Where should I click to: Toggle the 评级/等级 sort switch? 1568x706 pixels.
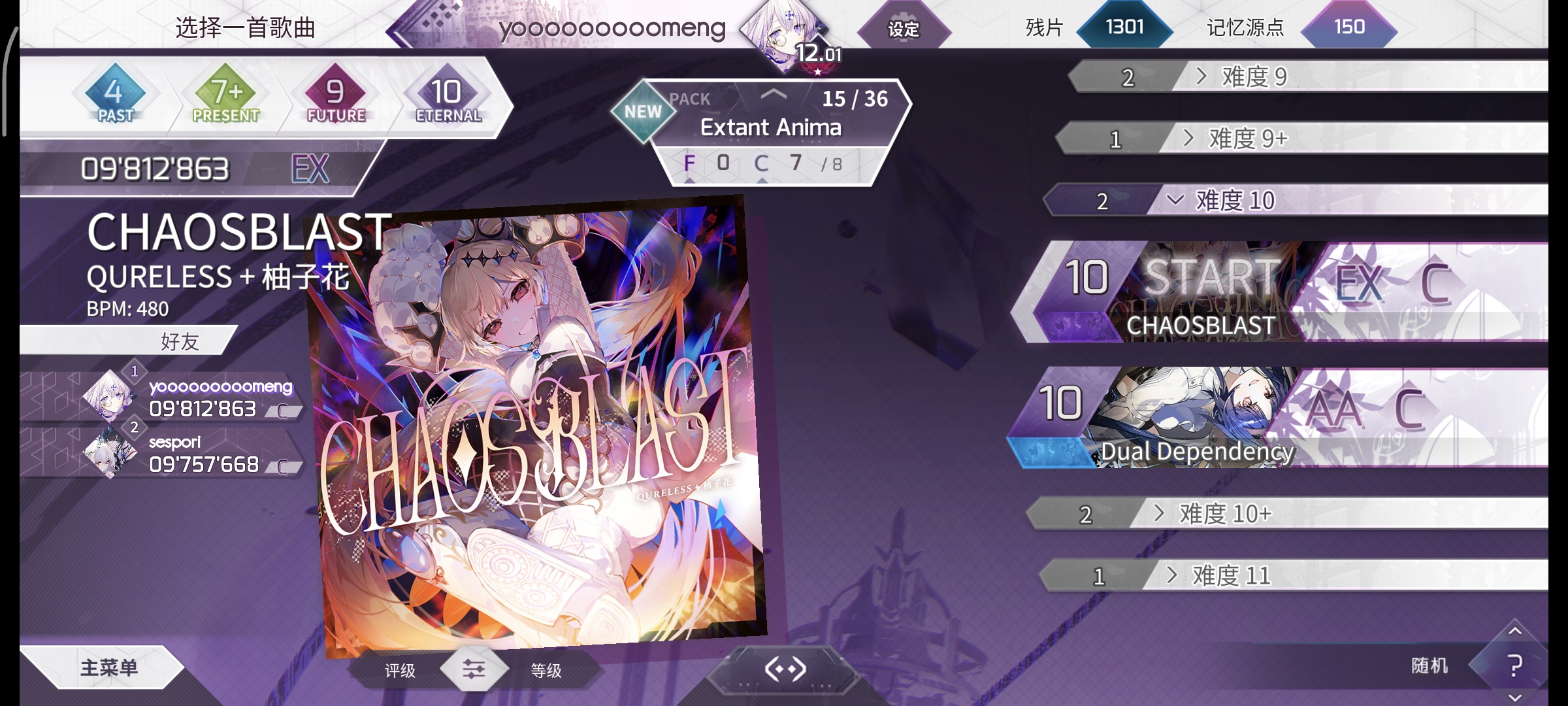(x=474, y=669)
